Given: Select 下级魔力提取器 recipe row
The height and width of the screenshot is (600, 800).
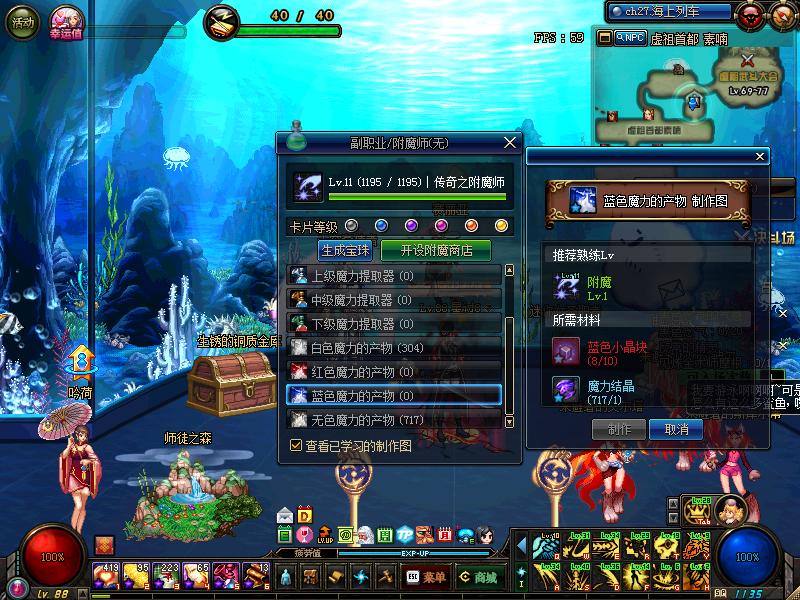Looking at the screenshot, I should [x=394, y=323].
